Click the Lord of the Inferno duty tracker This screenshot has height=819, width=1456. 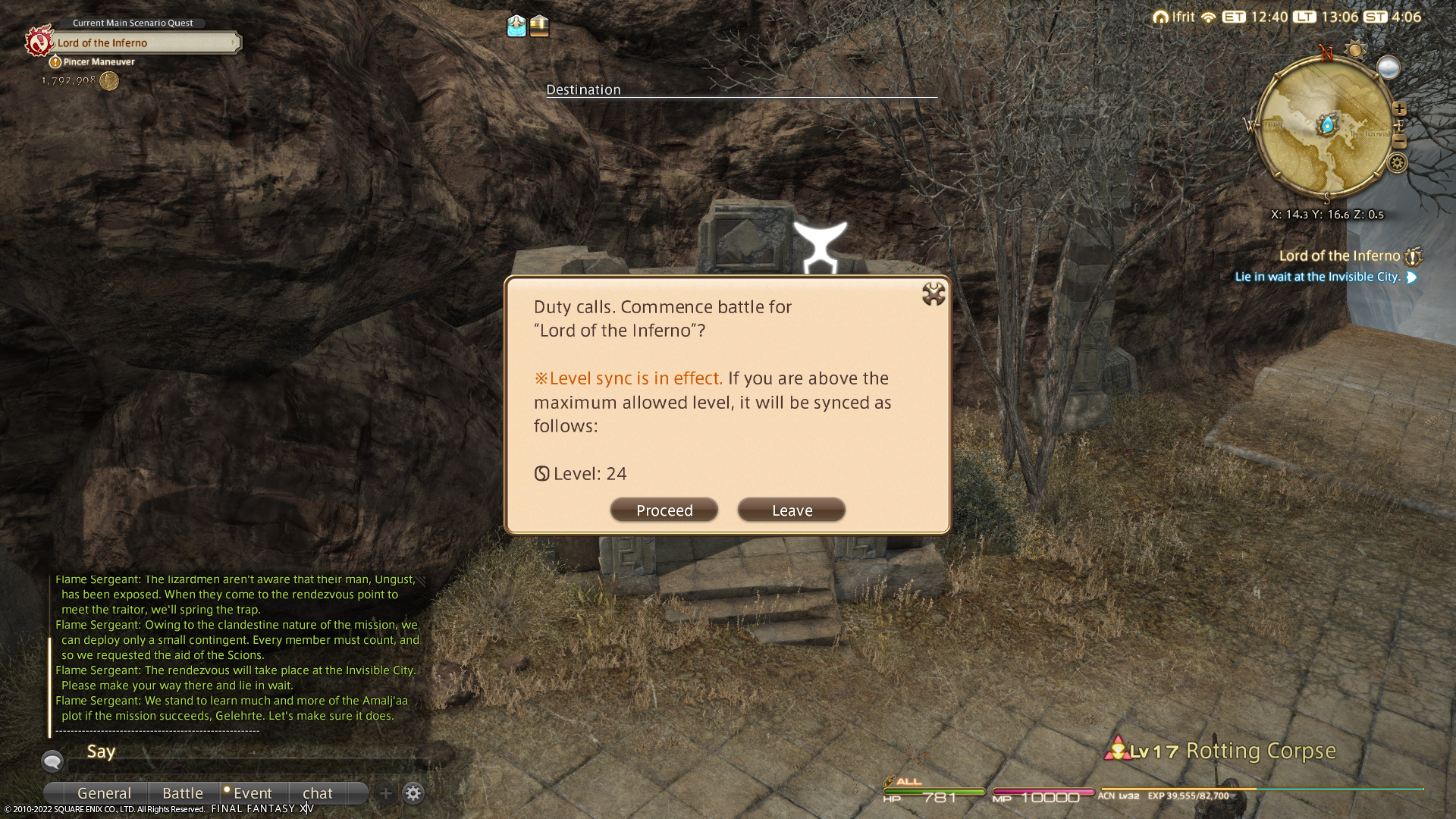click(1339, 256)
